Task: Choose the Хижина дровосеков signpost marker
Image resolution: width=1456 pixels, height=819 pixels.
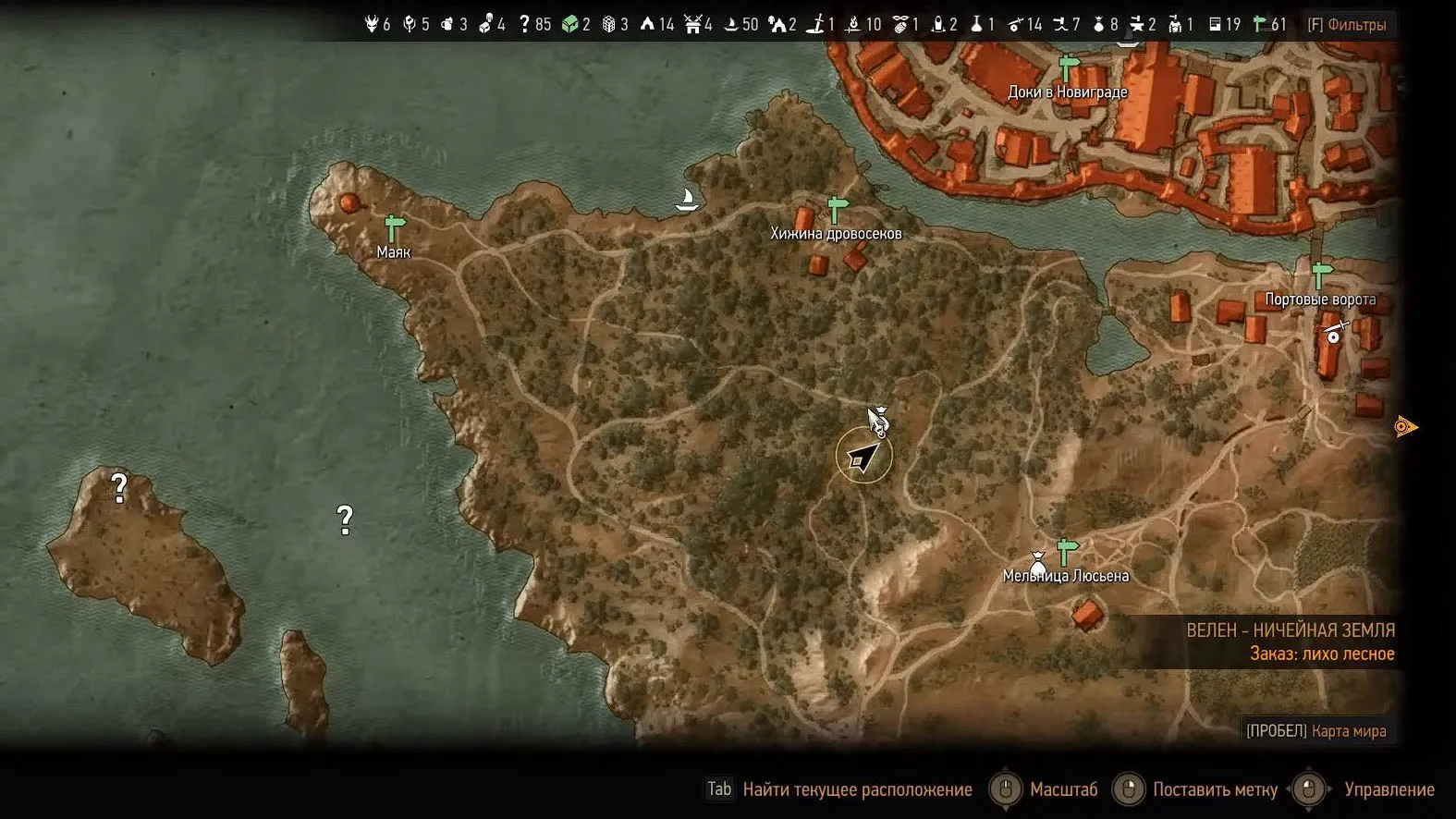Action: [x=837, y=210]
